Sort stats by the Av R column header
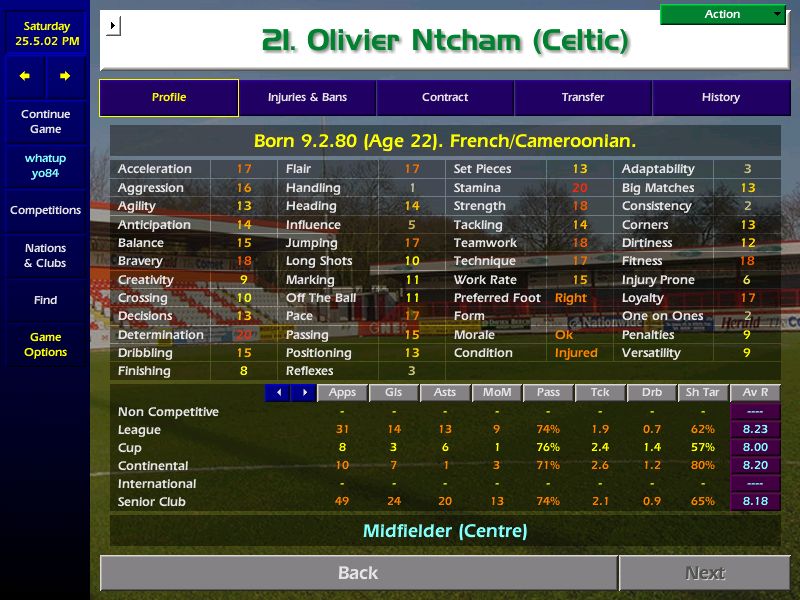Viewport: 800px width, 600px height. [x=755, y=393]
